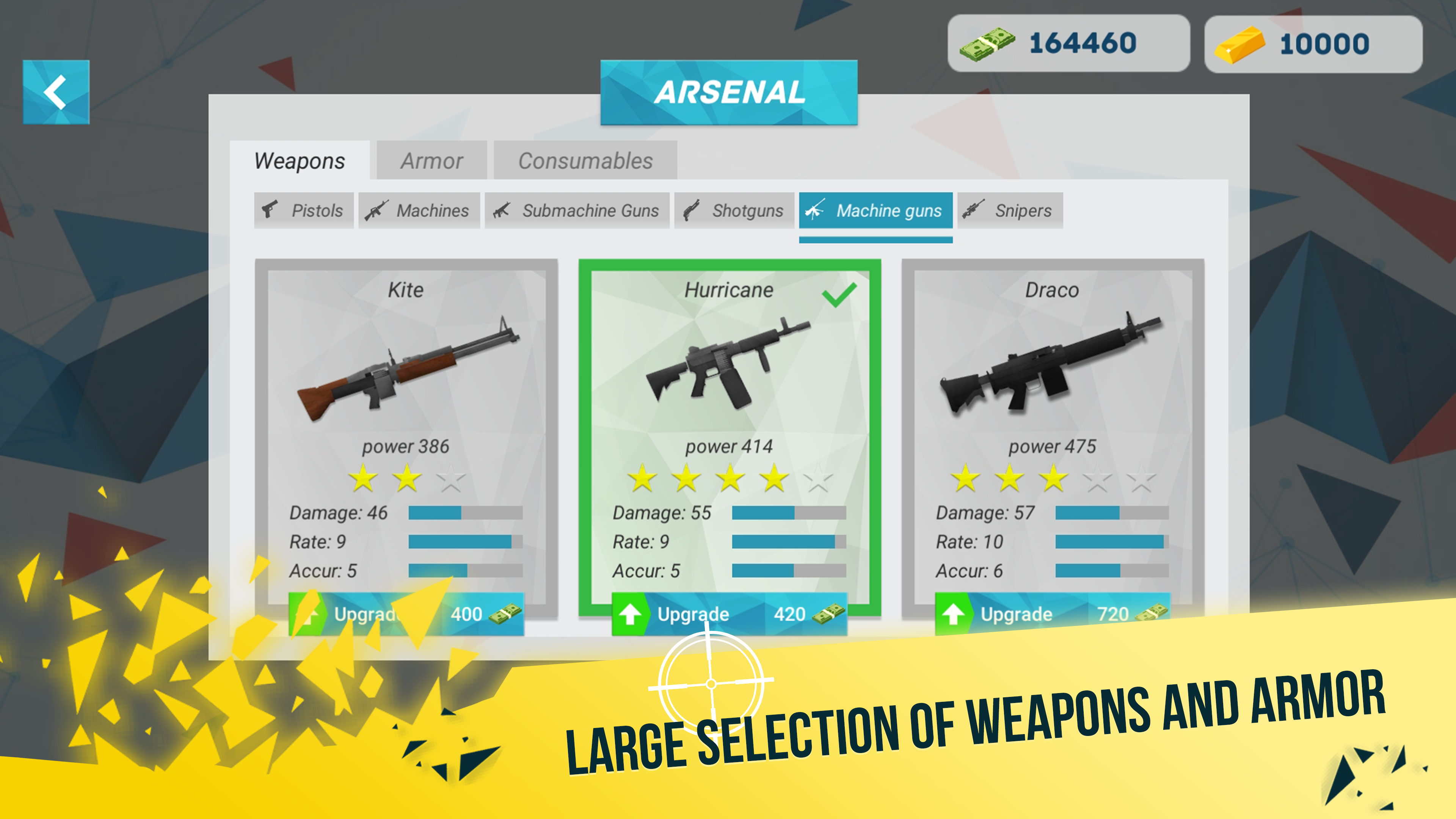Open the Submachine Guns category icon
Viewport: 1456px width, 819px height.
pyautogui.click(x=502, y=210)
